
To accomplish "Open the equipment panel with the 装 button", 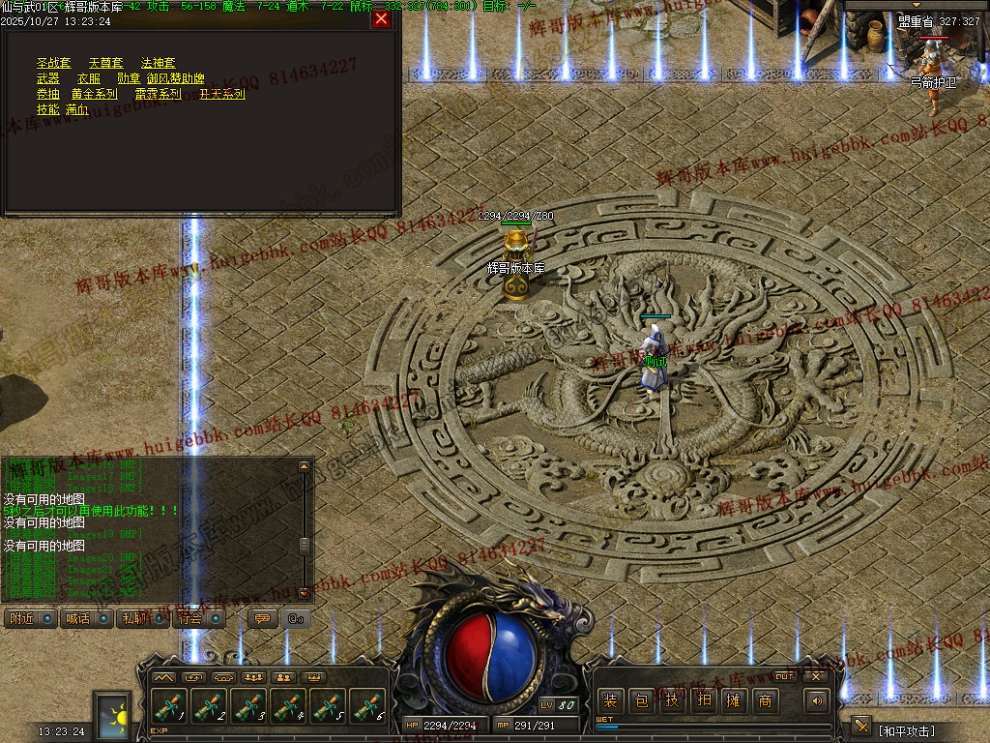I will (611, 701).
